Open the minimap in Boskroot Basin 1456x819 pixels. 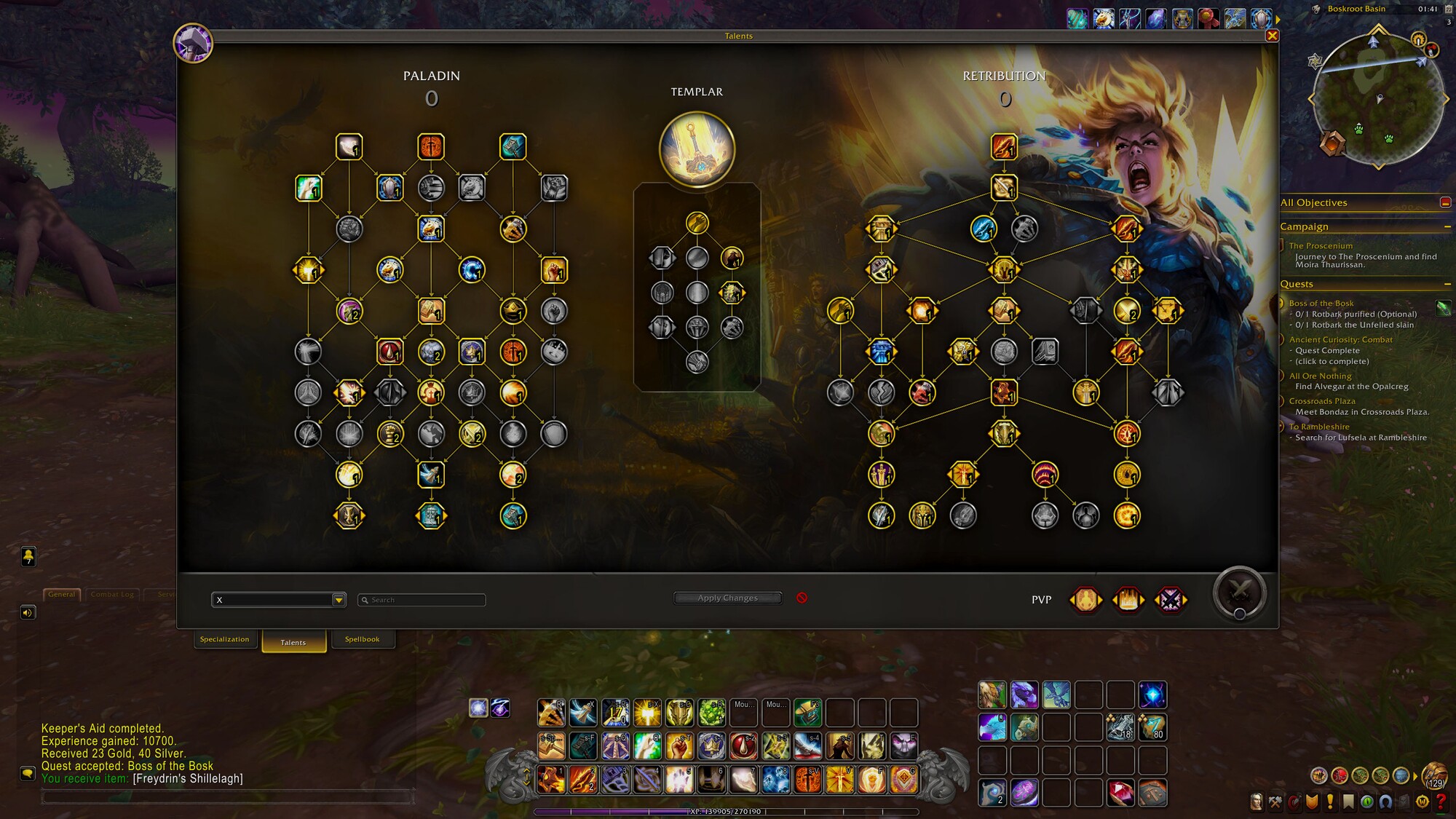pyautogui.click(x=1378, y=98)
